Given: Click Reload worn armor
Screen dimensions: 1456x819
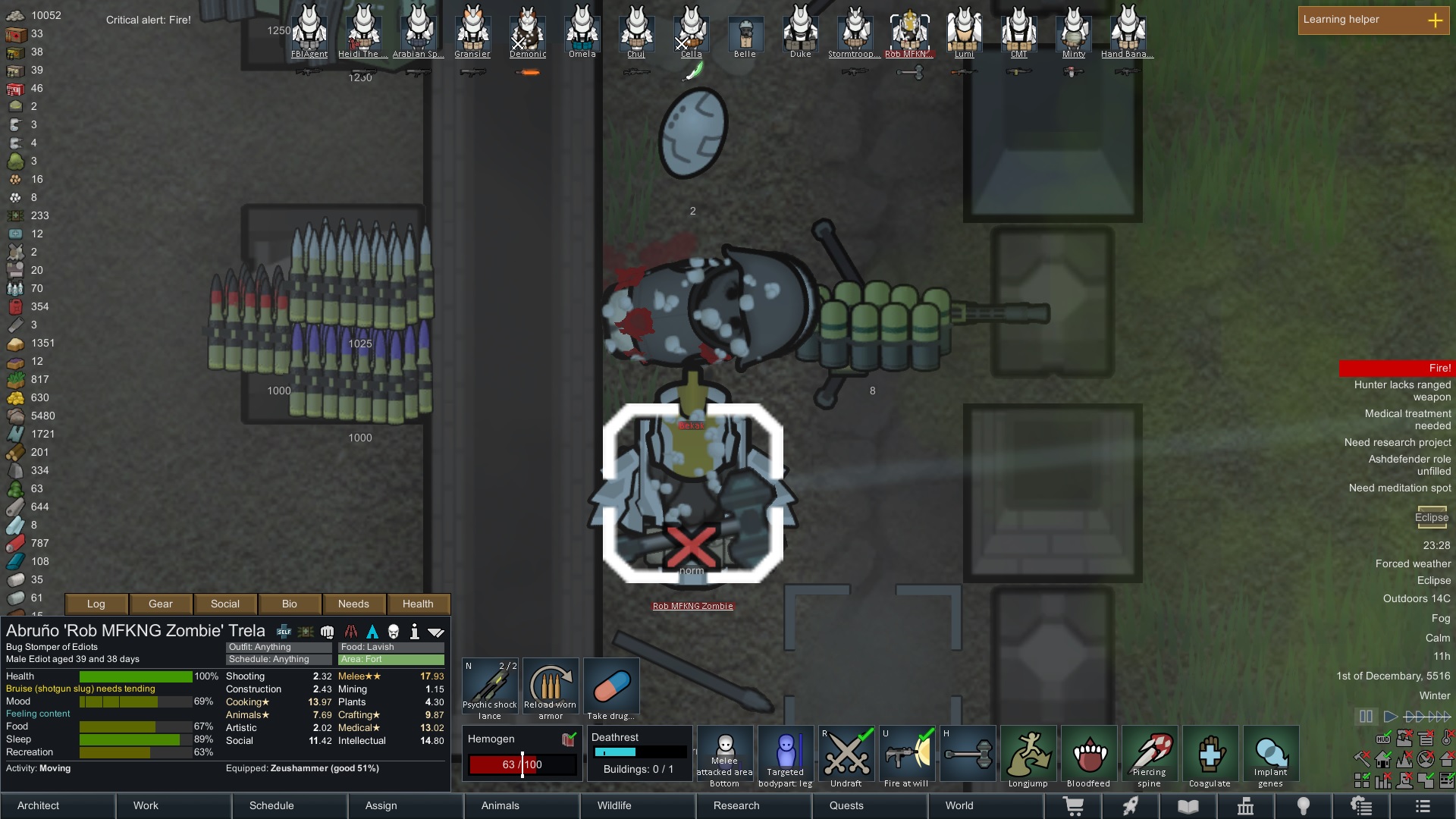Looking at the screenshot, I should point(551,689).
